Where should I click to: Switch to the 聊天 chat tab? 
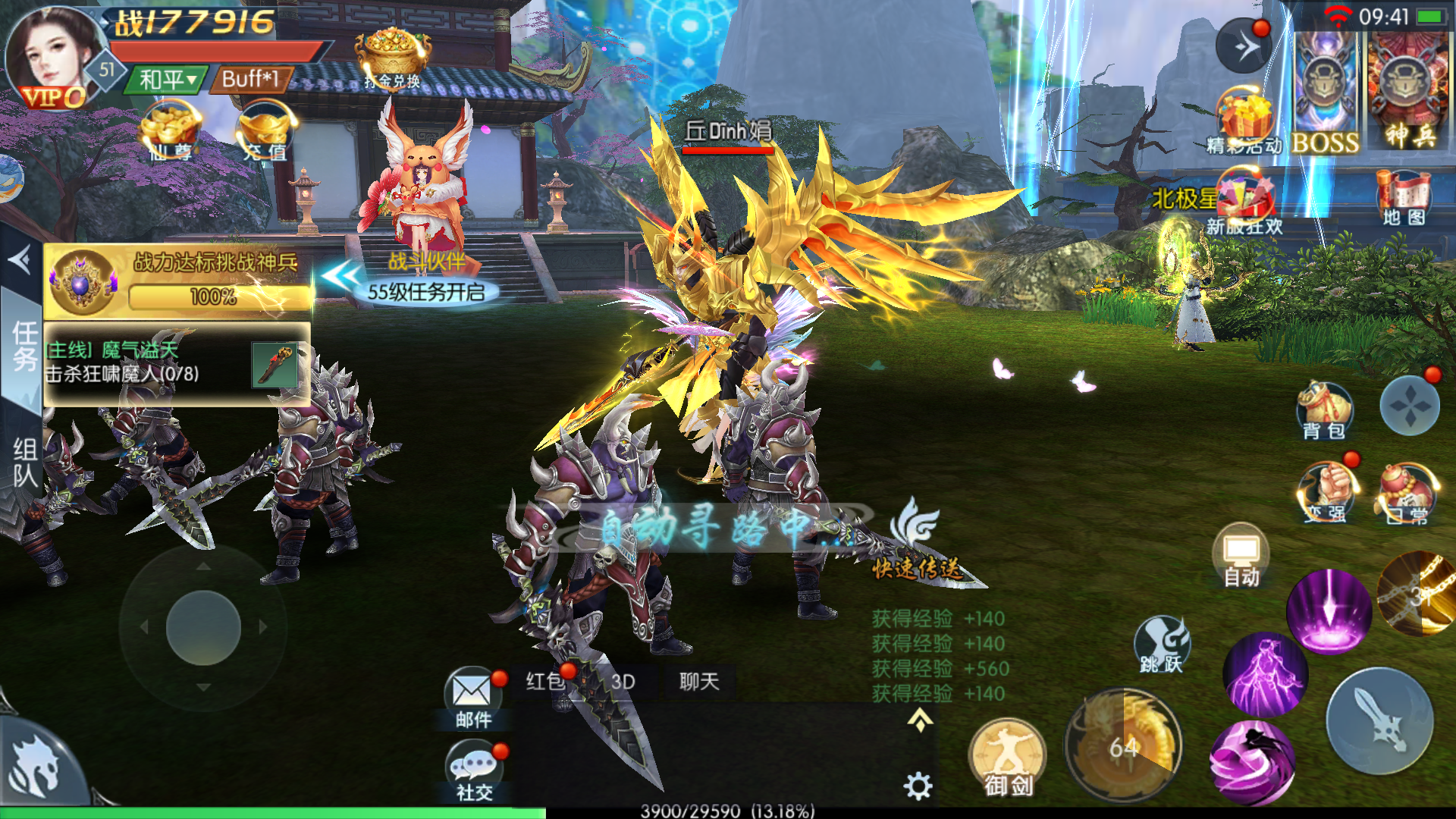tap(698, 682)
